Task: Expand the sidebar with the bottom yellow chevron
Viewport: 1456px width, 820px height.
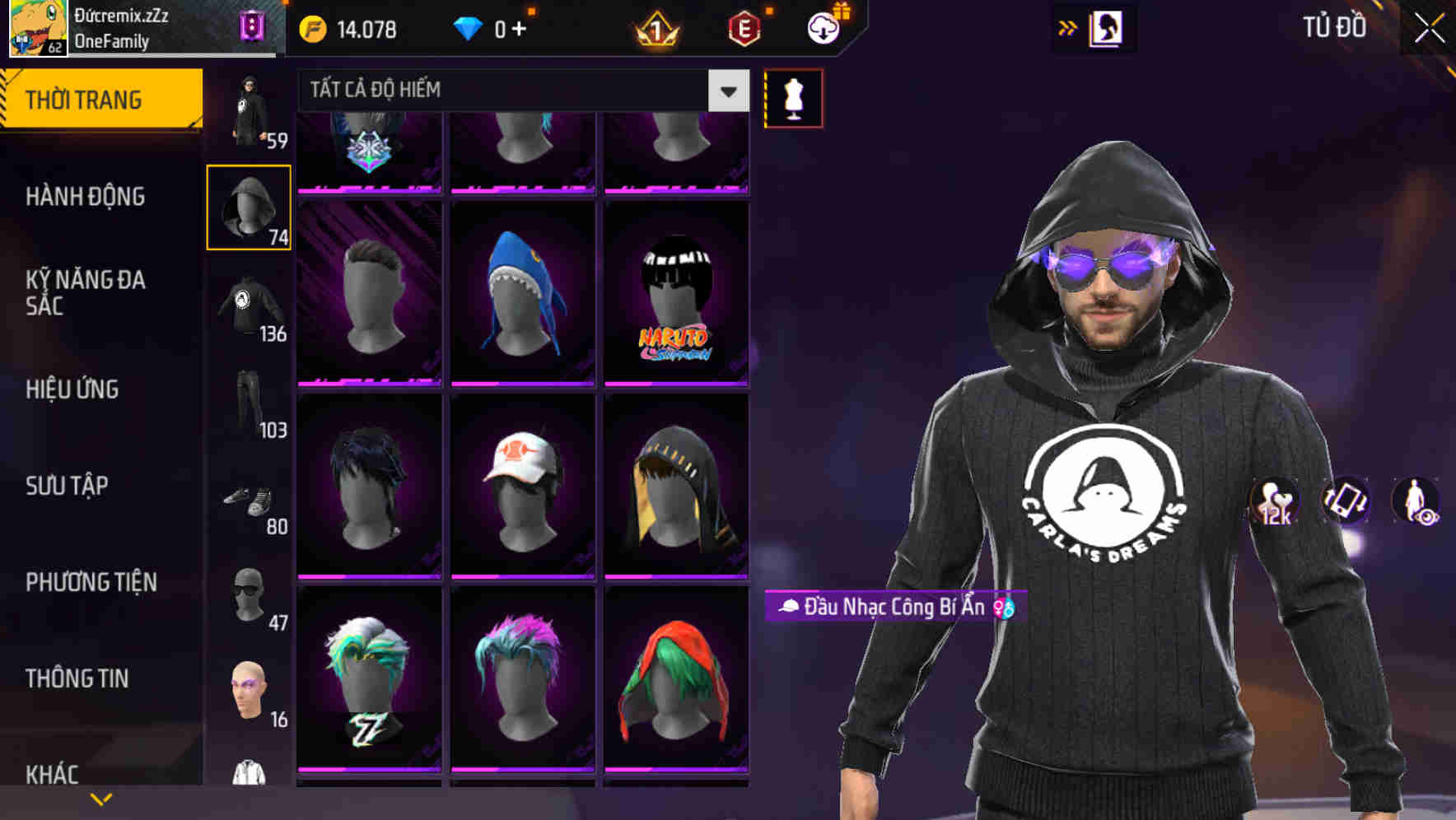Action: (102, 797)
